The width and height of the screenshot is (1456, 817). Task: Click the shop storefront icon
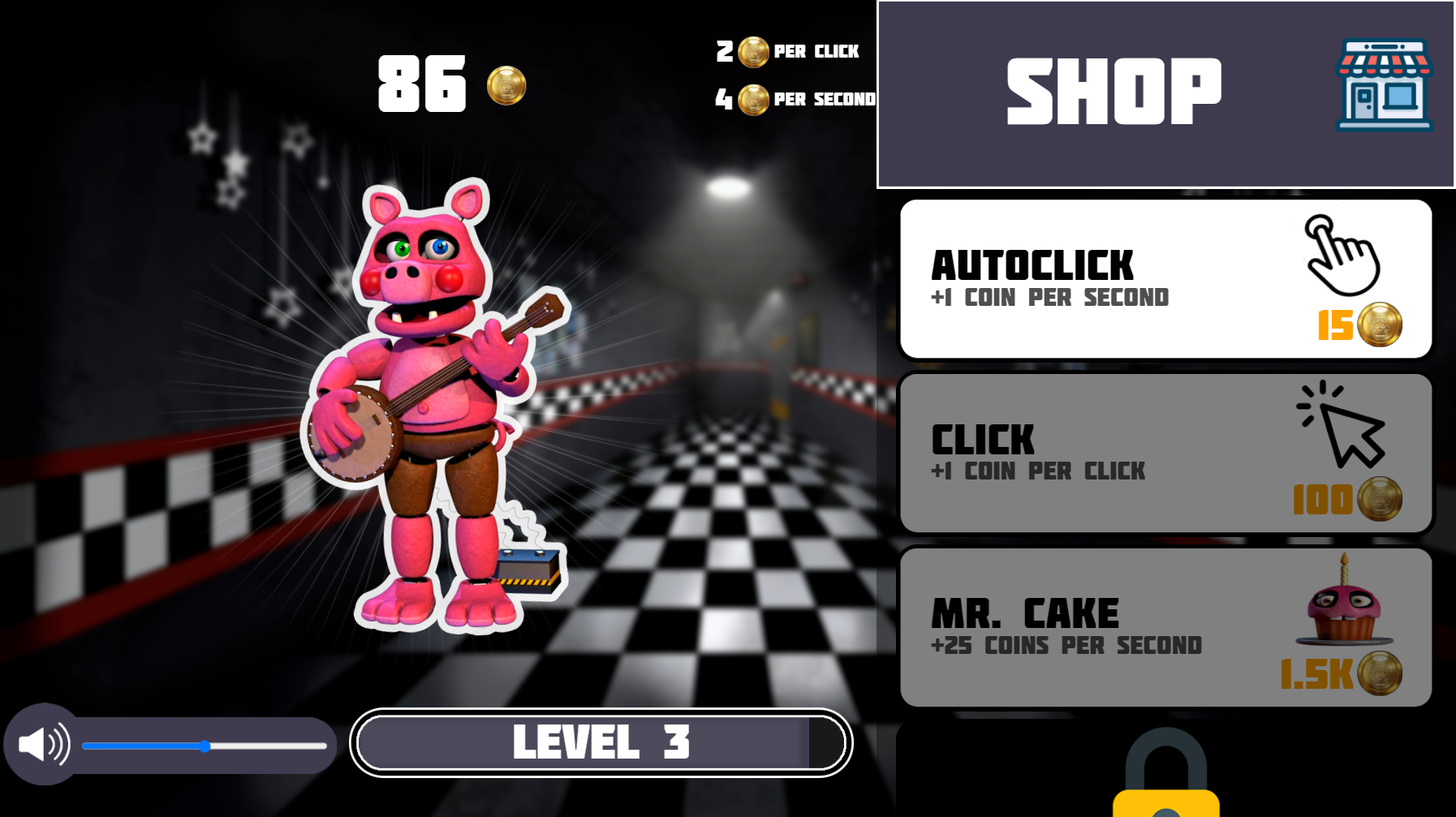[1382, 85]
